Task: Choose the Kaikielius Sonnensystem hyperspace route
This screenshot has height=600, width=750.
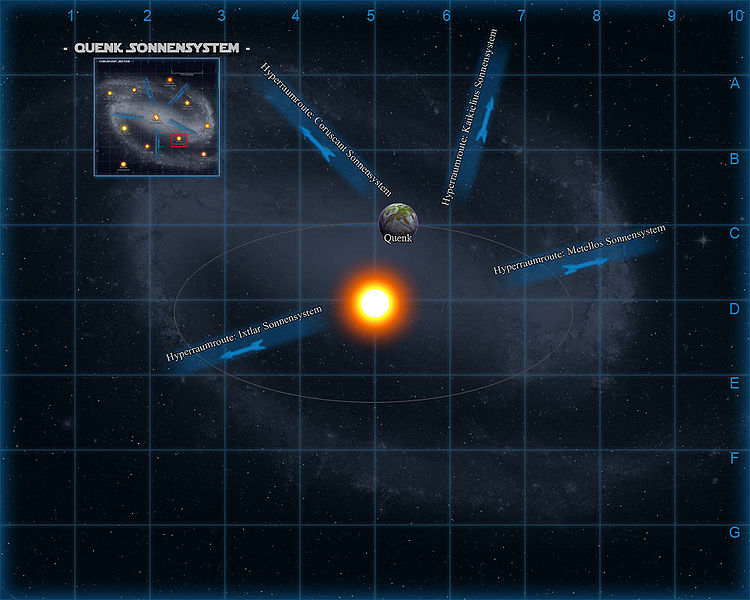Action: (473, 118)
